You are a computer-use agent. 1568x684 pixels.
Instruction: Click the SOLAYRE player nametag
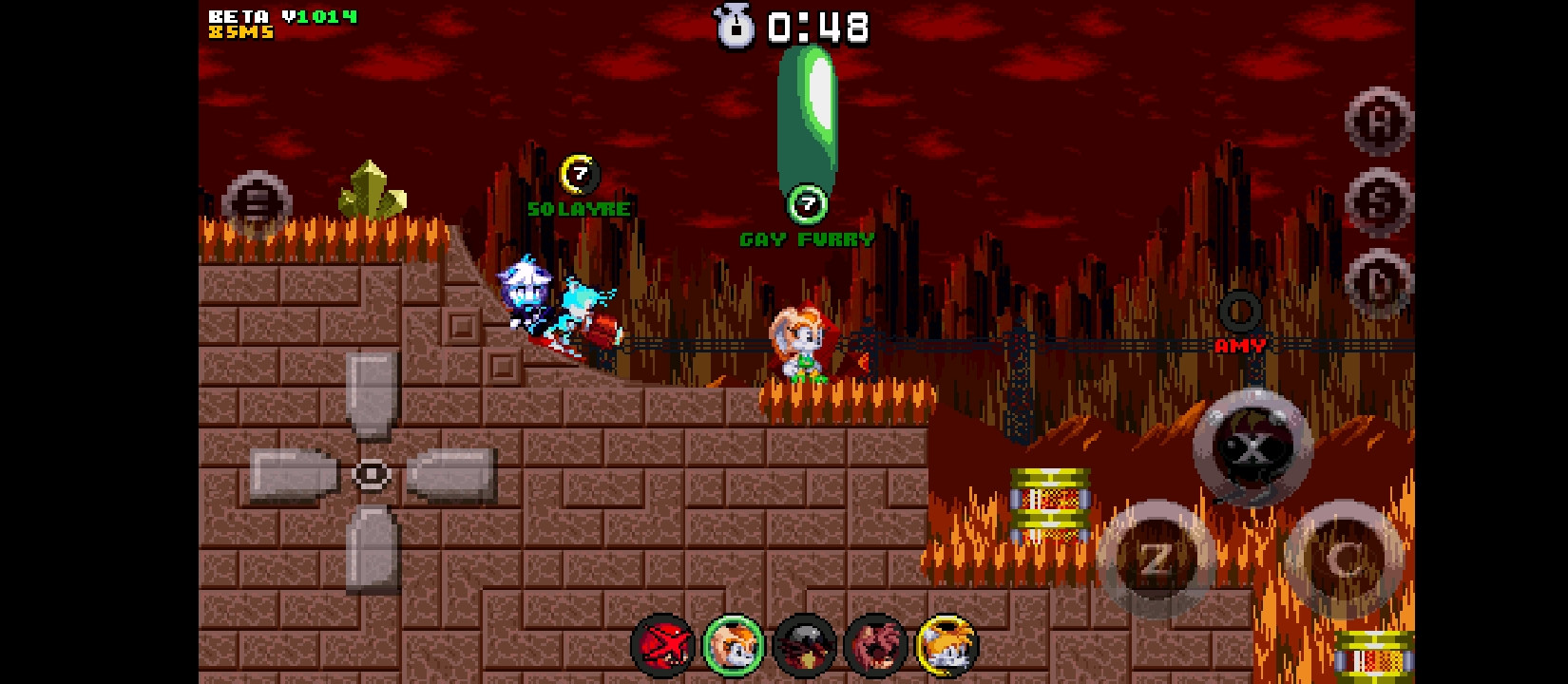[x=578, y=208]
